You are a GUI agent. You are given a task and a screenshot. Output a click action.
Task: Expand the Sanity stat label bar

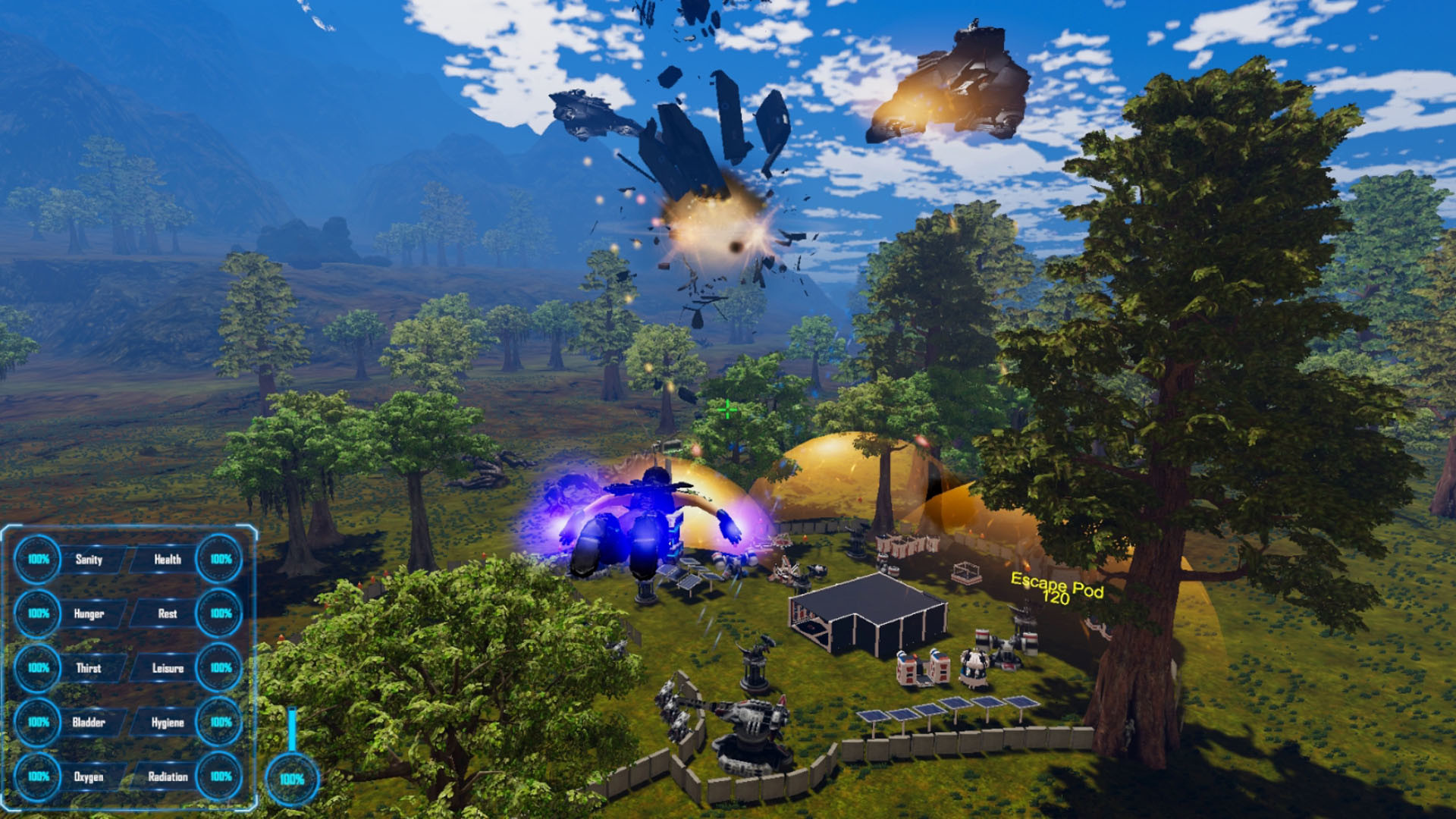89,560
